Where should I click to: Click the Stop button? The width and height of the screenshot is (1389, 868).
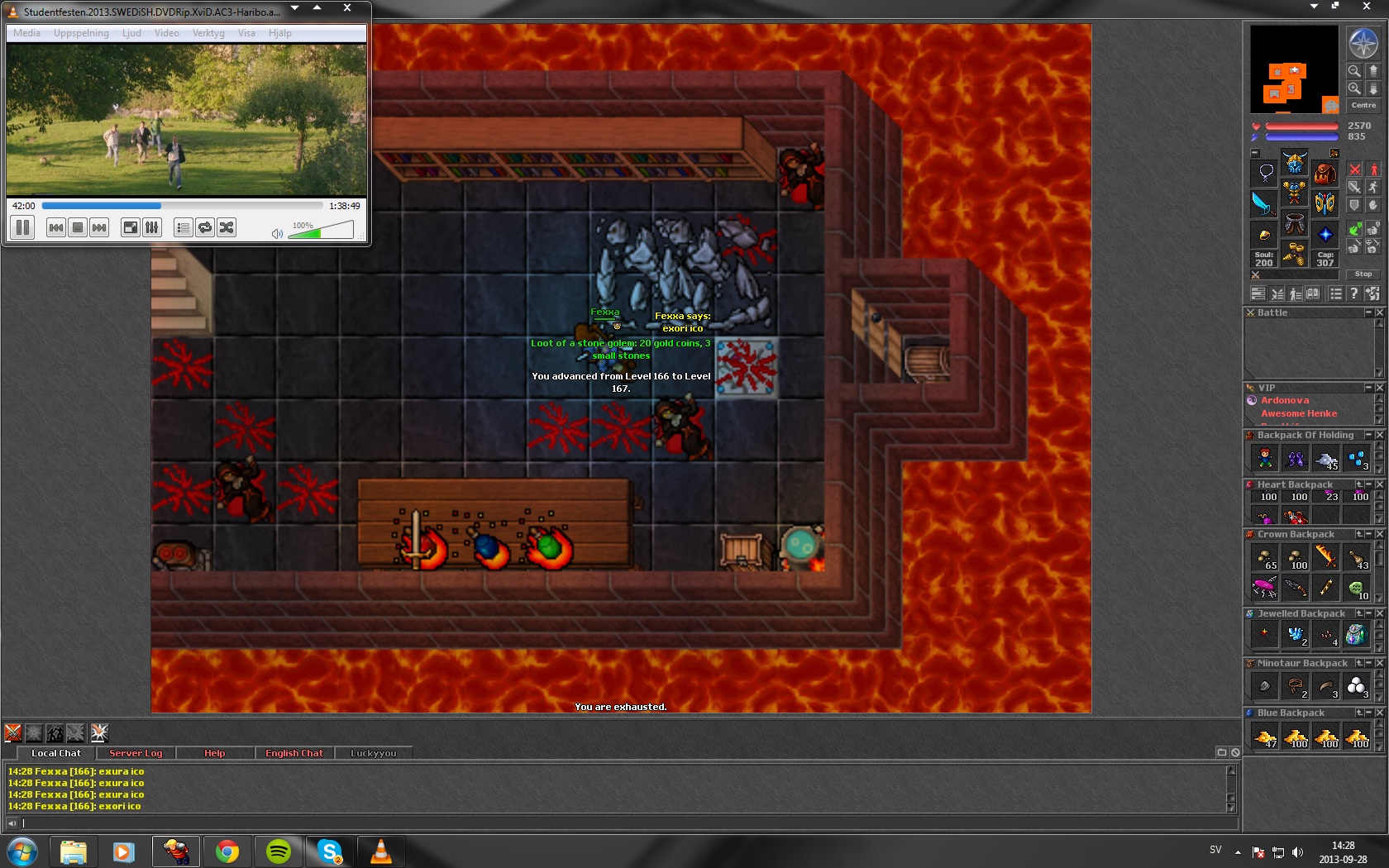[x=1363, y=274]
